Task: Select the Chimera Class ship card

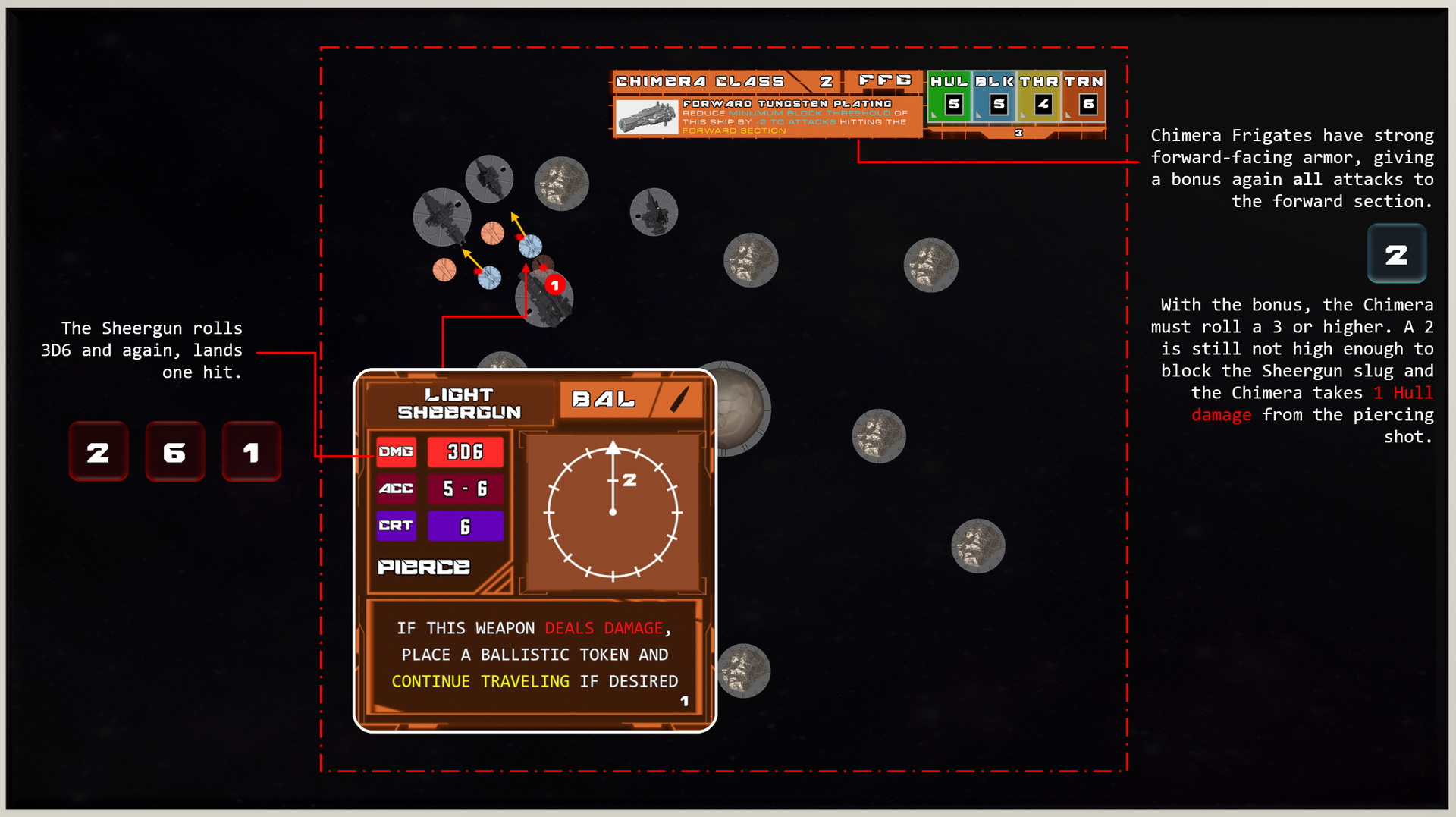Action: coord(858,105)
